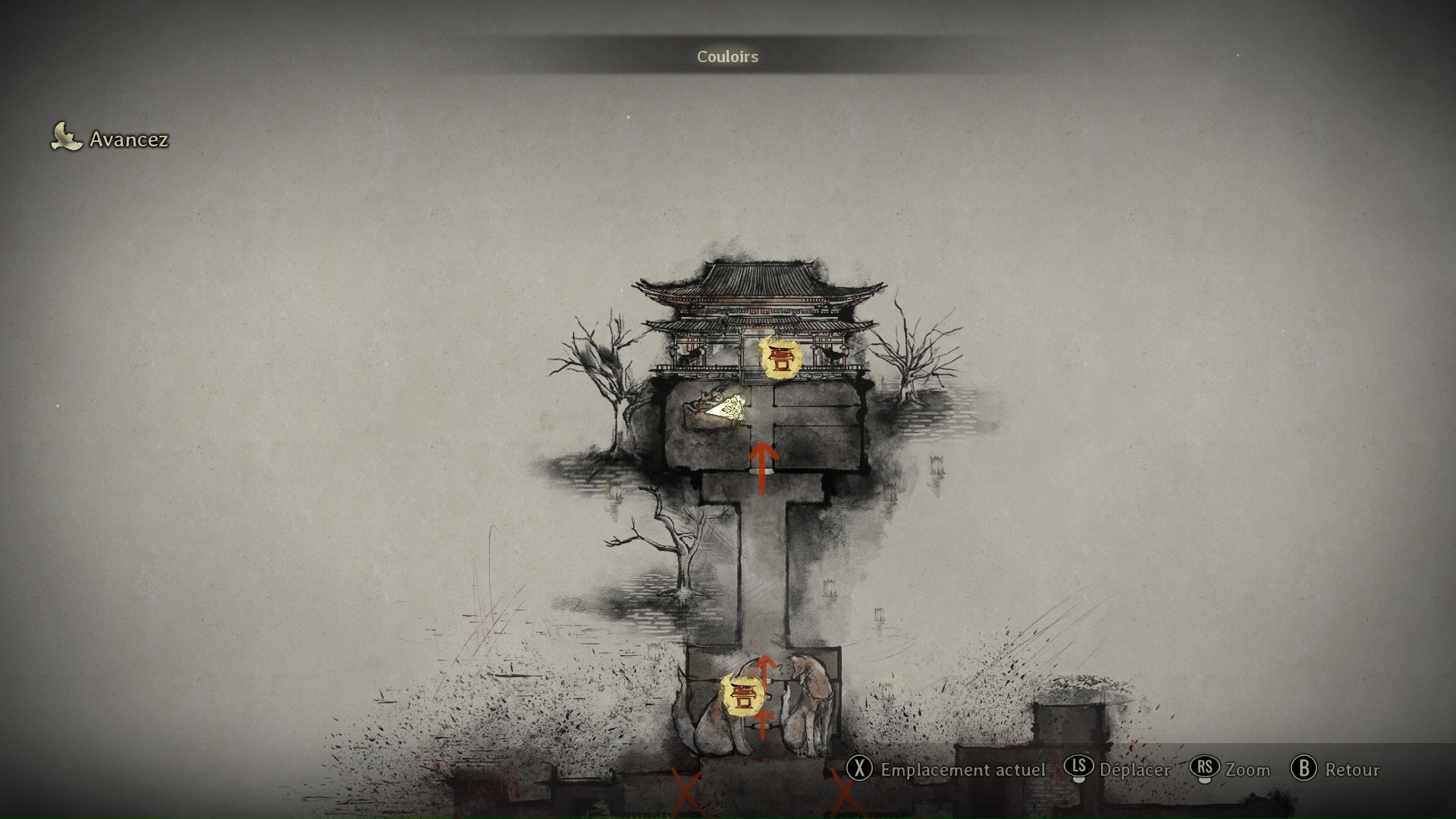Click Emplacement actuel to center on current location
The height and width of the screenshot is (819, 1456).
click(x=962, y=770)
